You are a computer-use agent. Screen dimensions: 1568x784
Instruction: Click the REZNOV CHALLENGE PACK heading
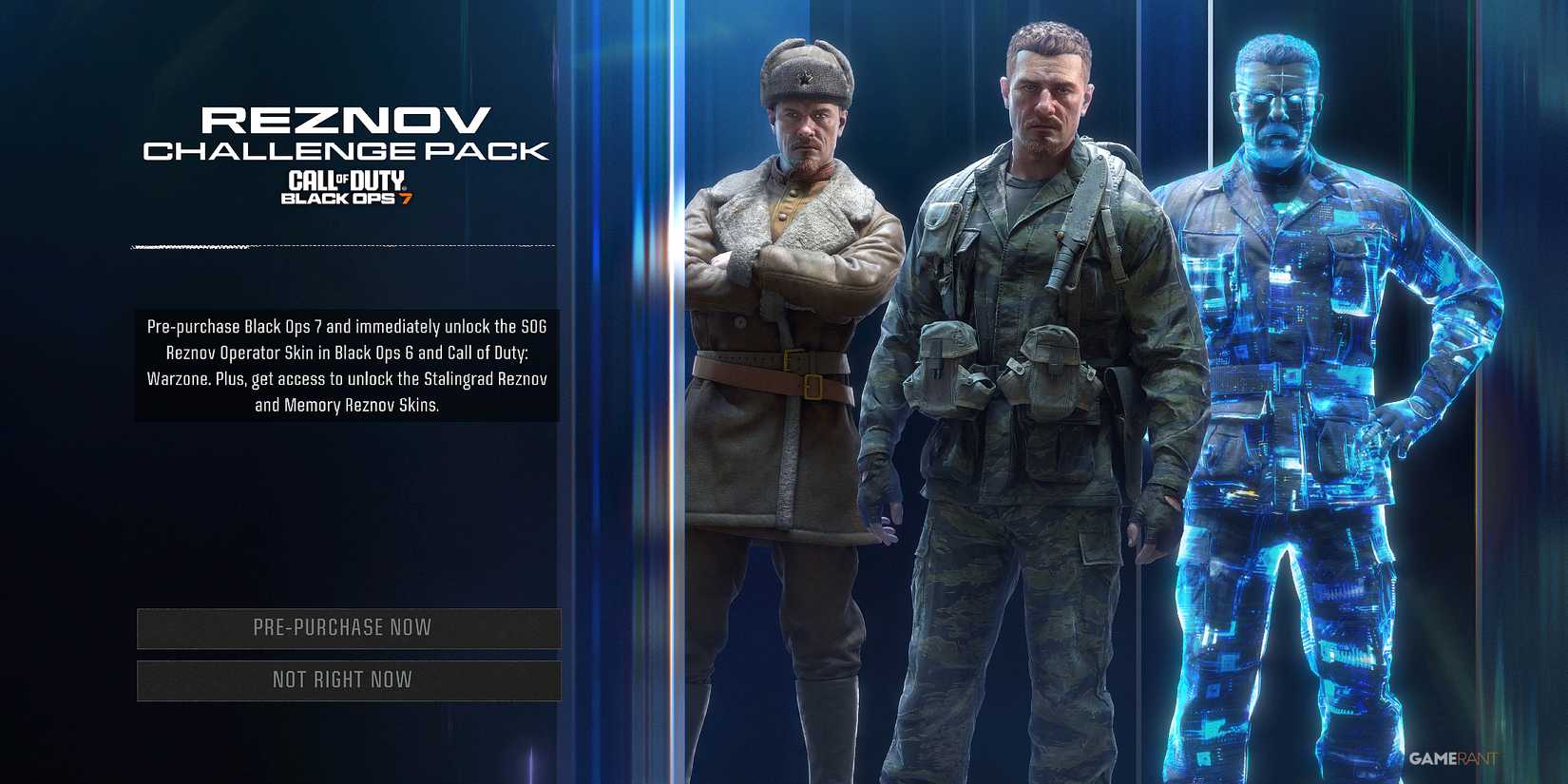click(x=346, y=133)
